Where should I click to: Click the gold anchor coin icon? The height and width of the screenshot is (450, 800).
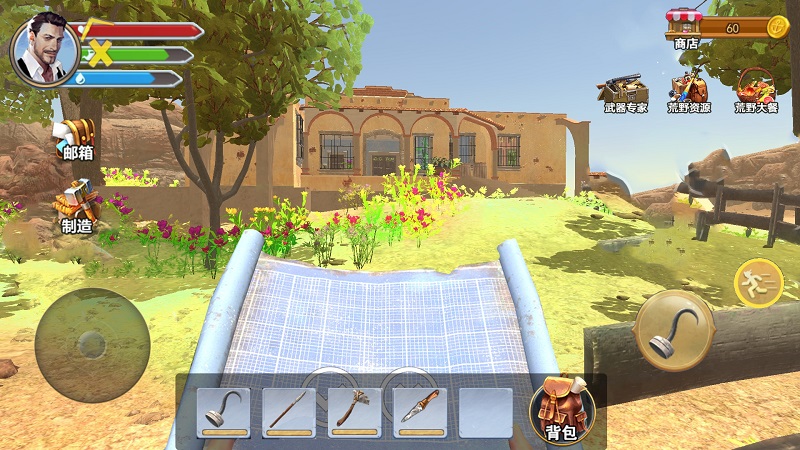[x=777, y=28]
